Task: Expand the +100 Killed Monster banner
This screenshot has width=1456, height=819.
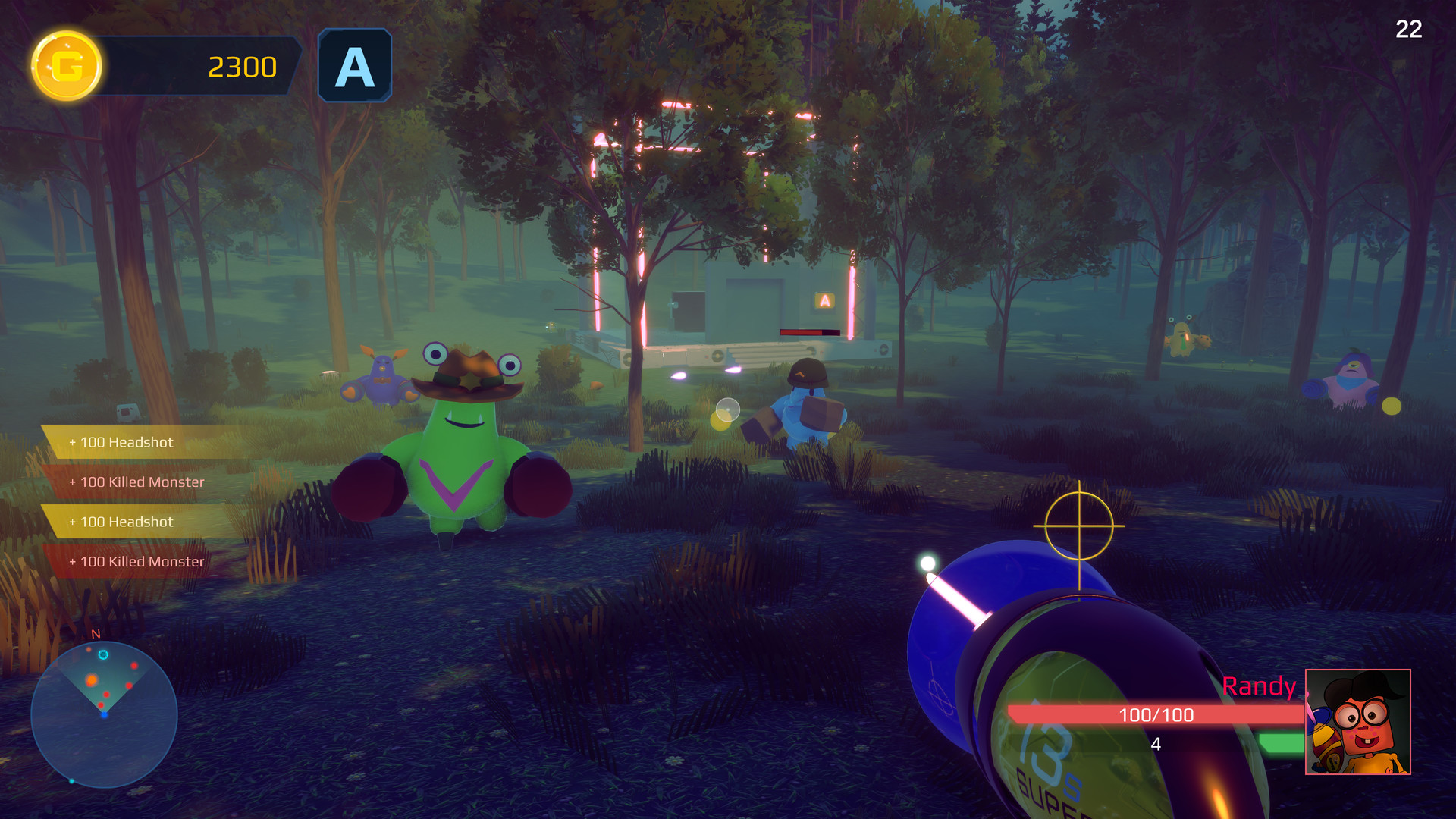Action: [136, 481]
